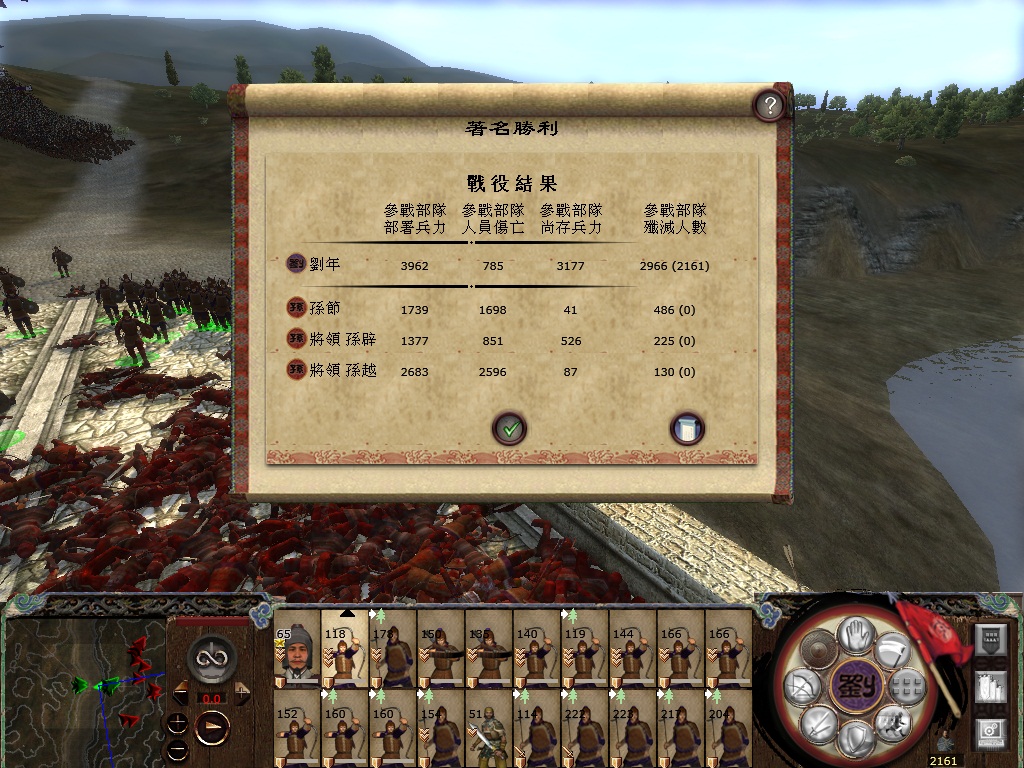Zoom in the minimap with the plus button
1024x768 pixels.
click(x=178, y=723)
